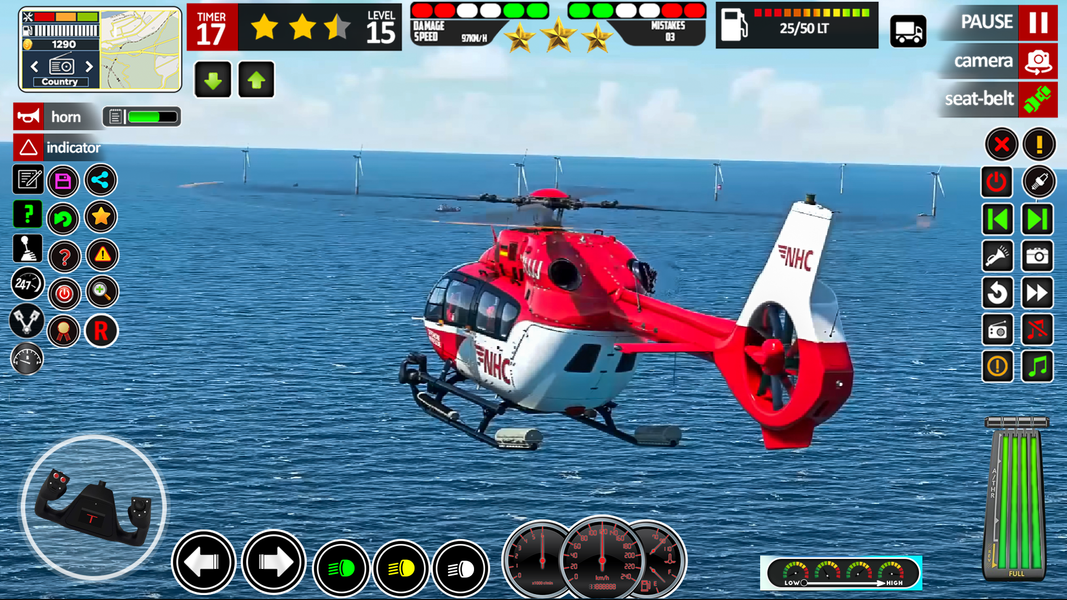Enable music with the green note icon

pos(1038,366)
